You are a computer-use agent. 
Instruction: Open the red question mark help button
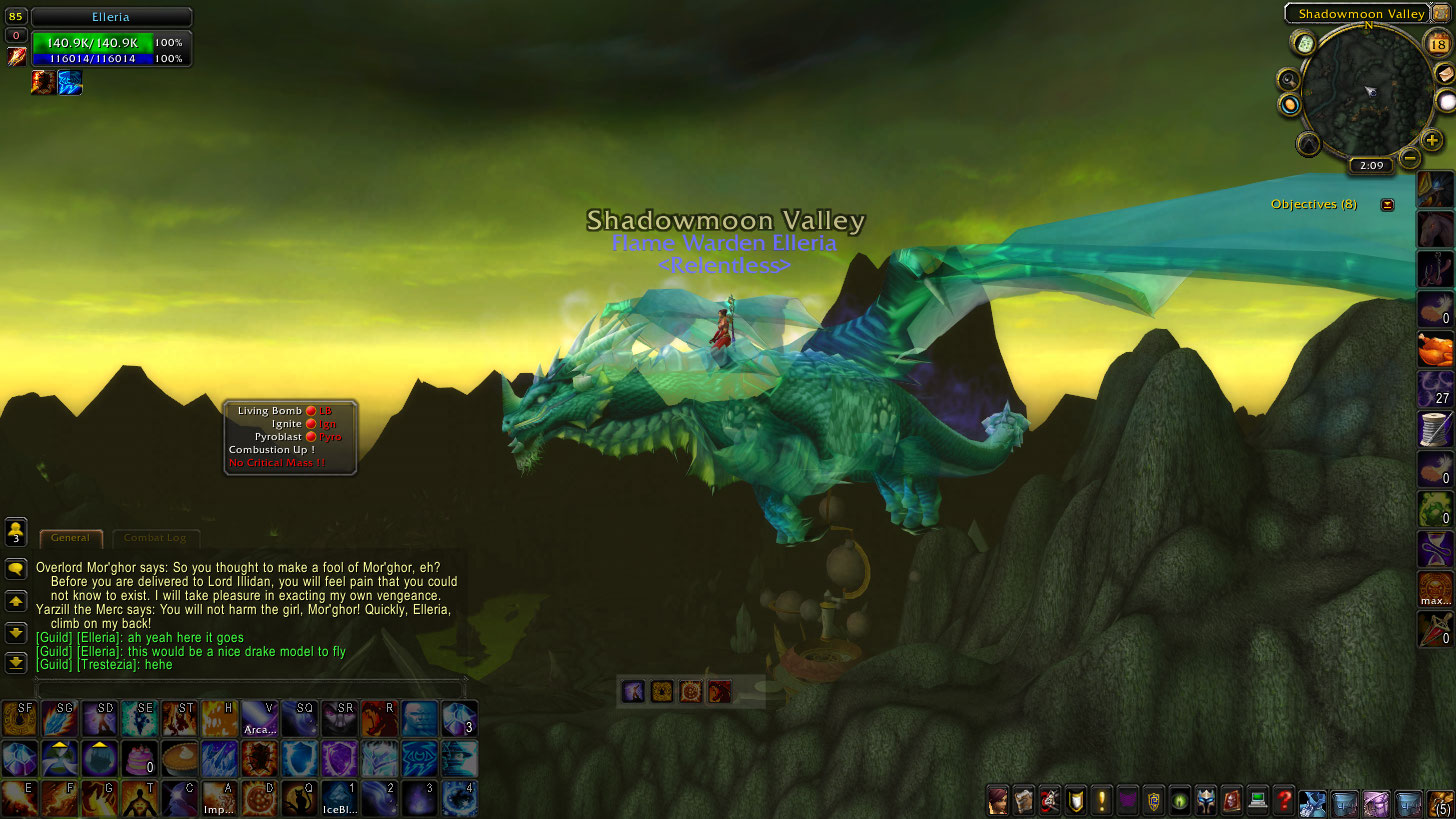pyautogui.click(x=1284, y=800)
